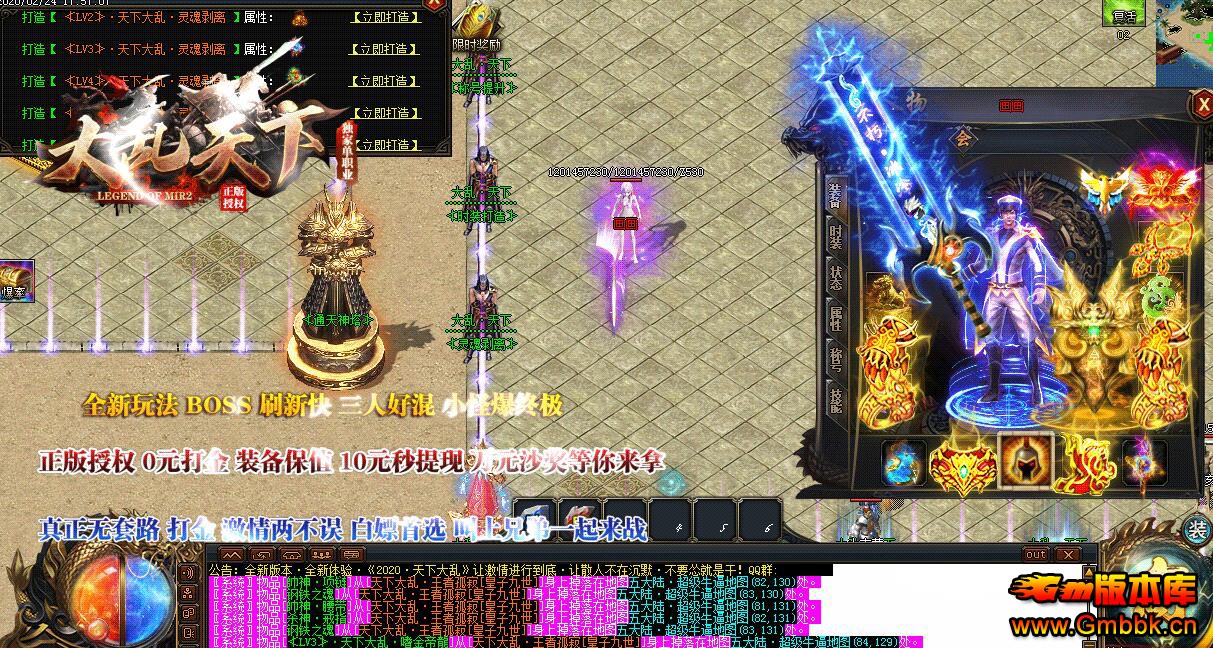
Task: Click the 复活 revive icon
Action: click(x=1124, y=14)
